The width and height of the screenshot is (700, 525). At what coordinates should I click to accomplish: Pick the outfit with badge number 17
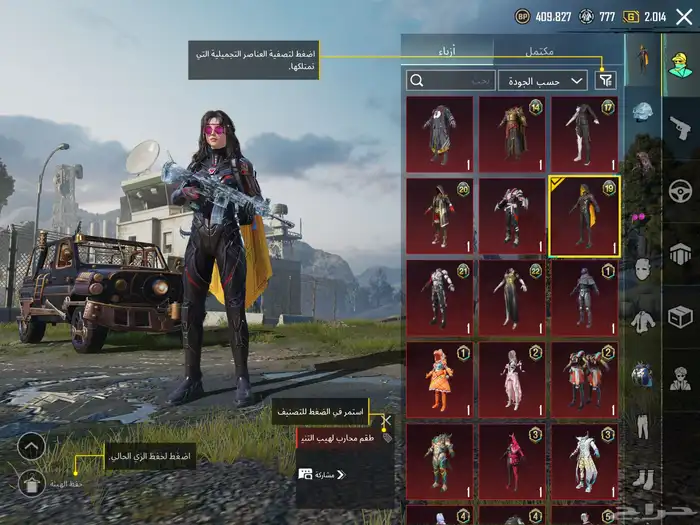click(x=584, y=134)
